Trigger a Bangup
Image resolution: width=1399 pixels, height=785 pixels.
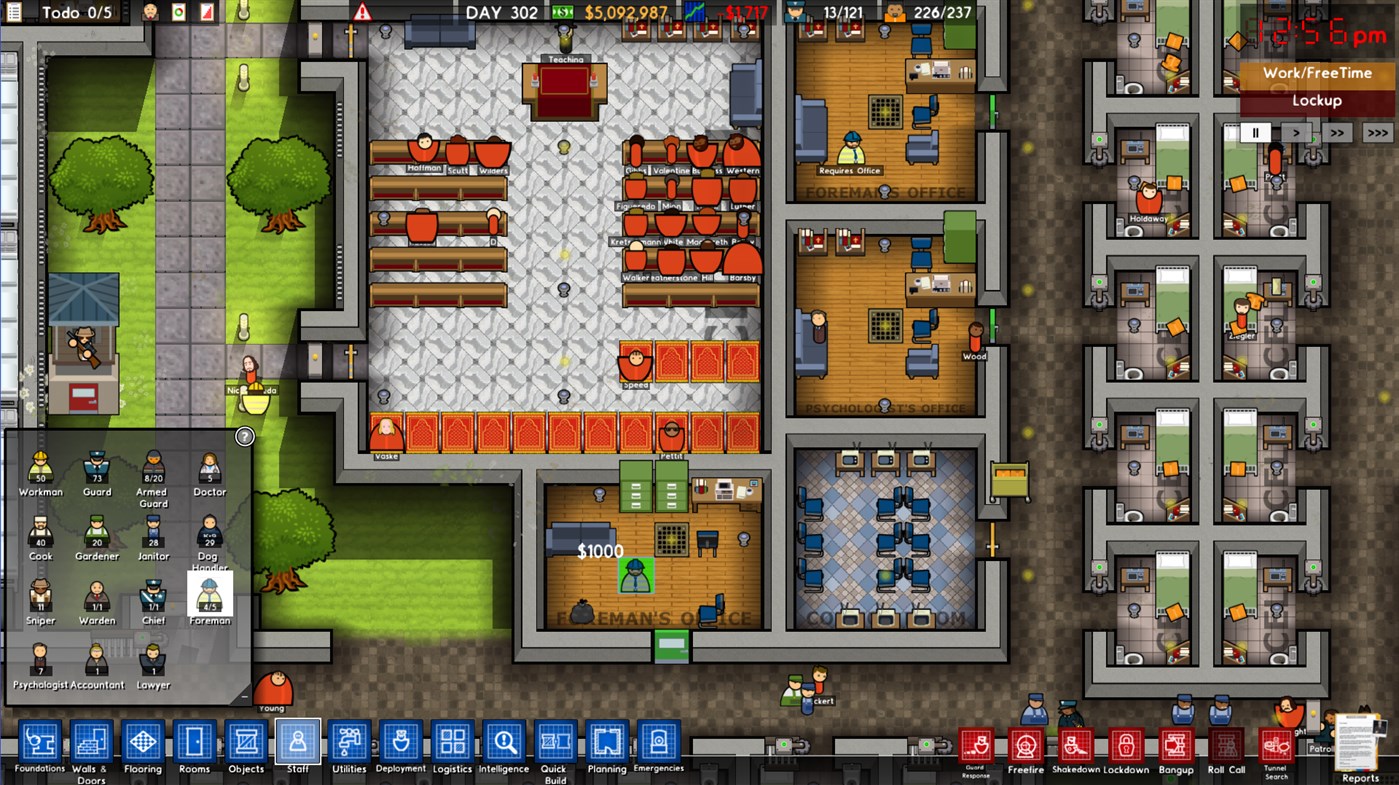coord(1176,743)
